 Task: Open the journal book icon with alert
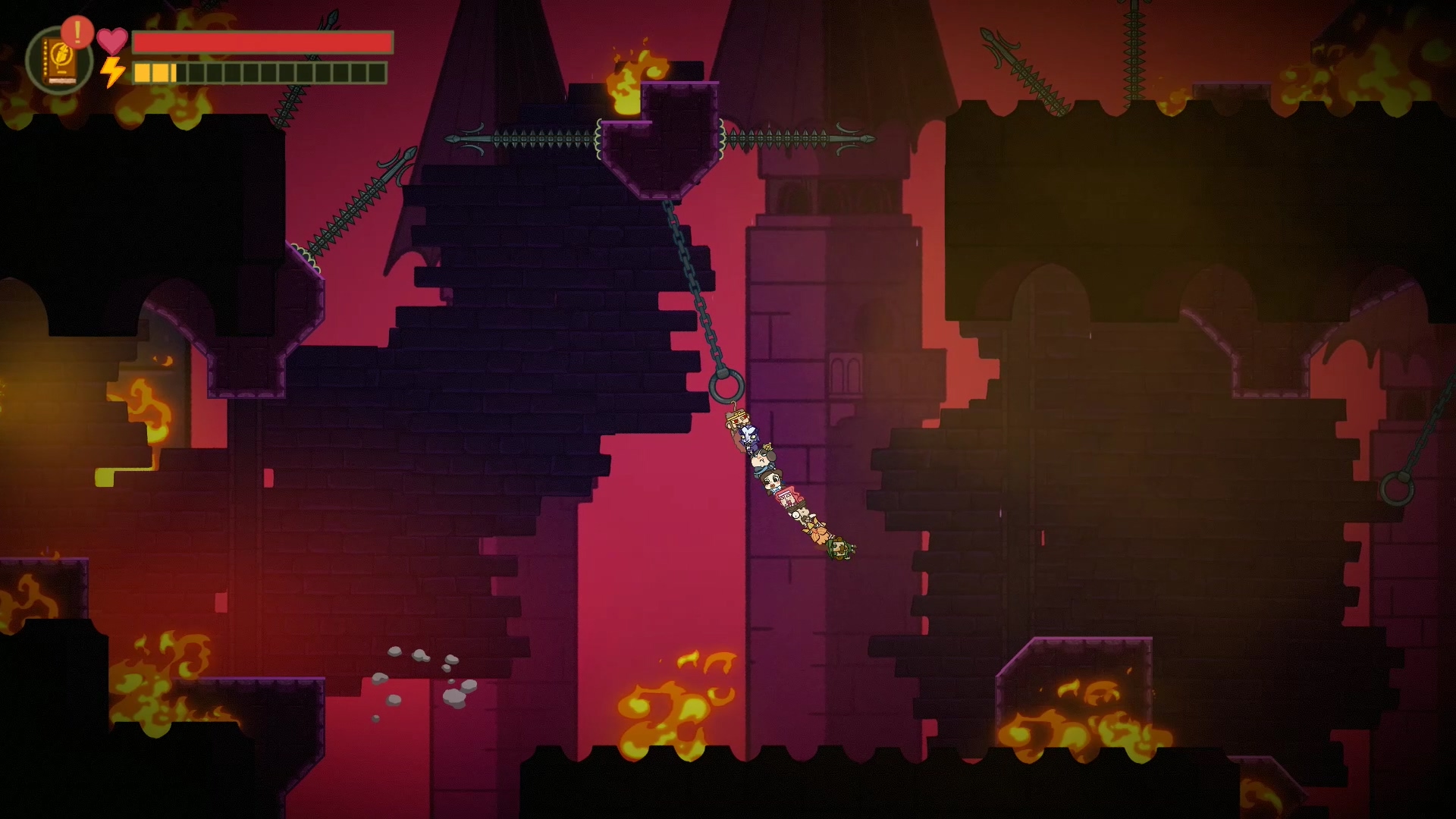(x=58, y=61)
